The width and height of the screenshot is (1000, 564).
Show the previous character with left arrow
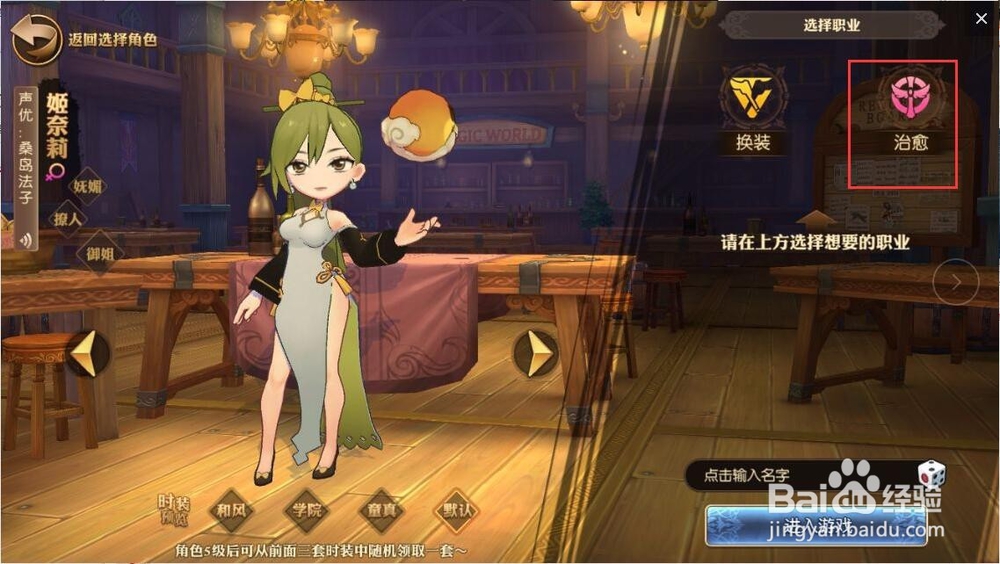[88, 354]
